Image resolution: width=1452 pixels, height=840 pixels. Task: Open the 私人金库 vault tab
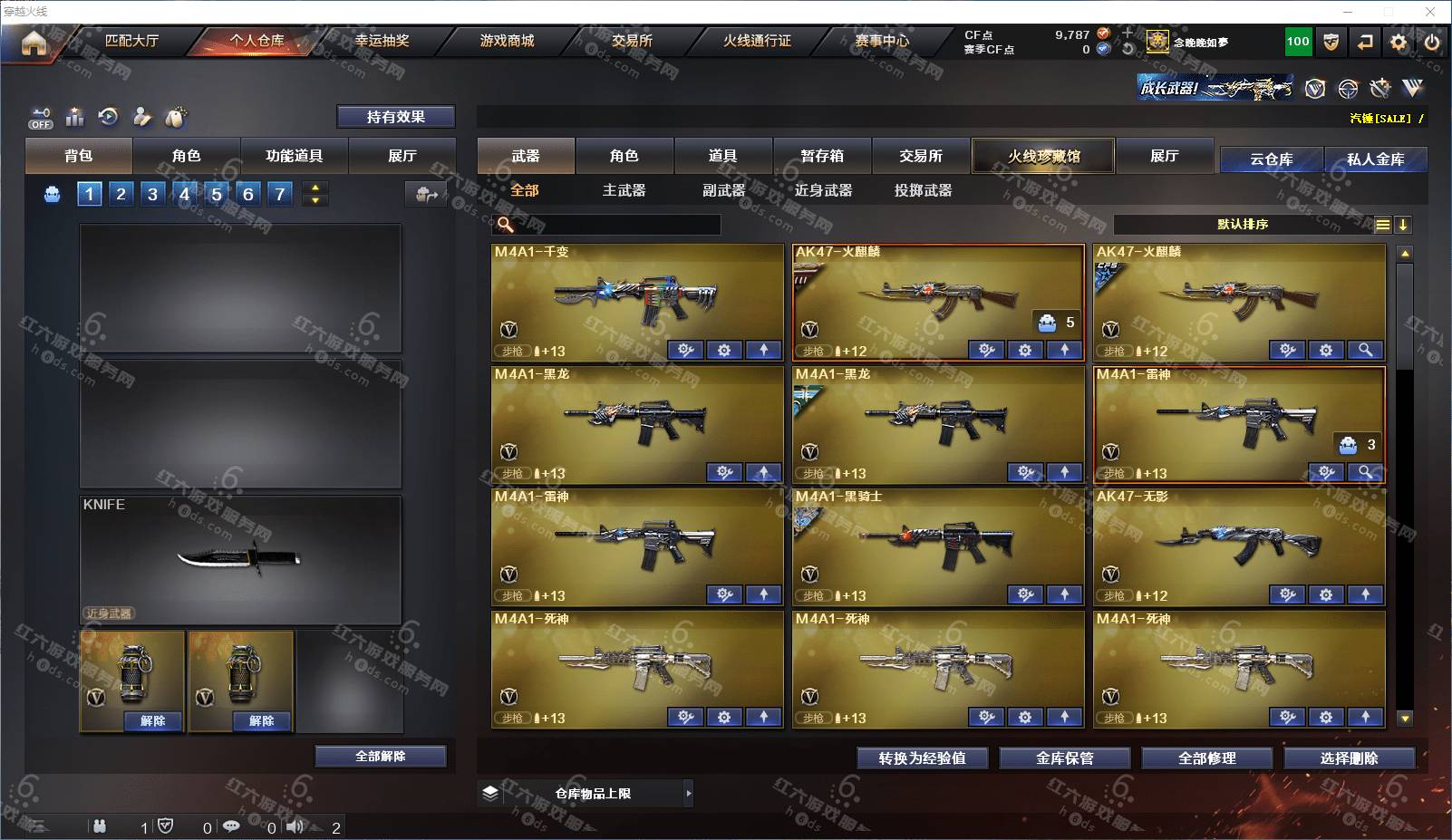(1375, 159)
